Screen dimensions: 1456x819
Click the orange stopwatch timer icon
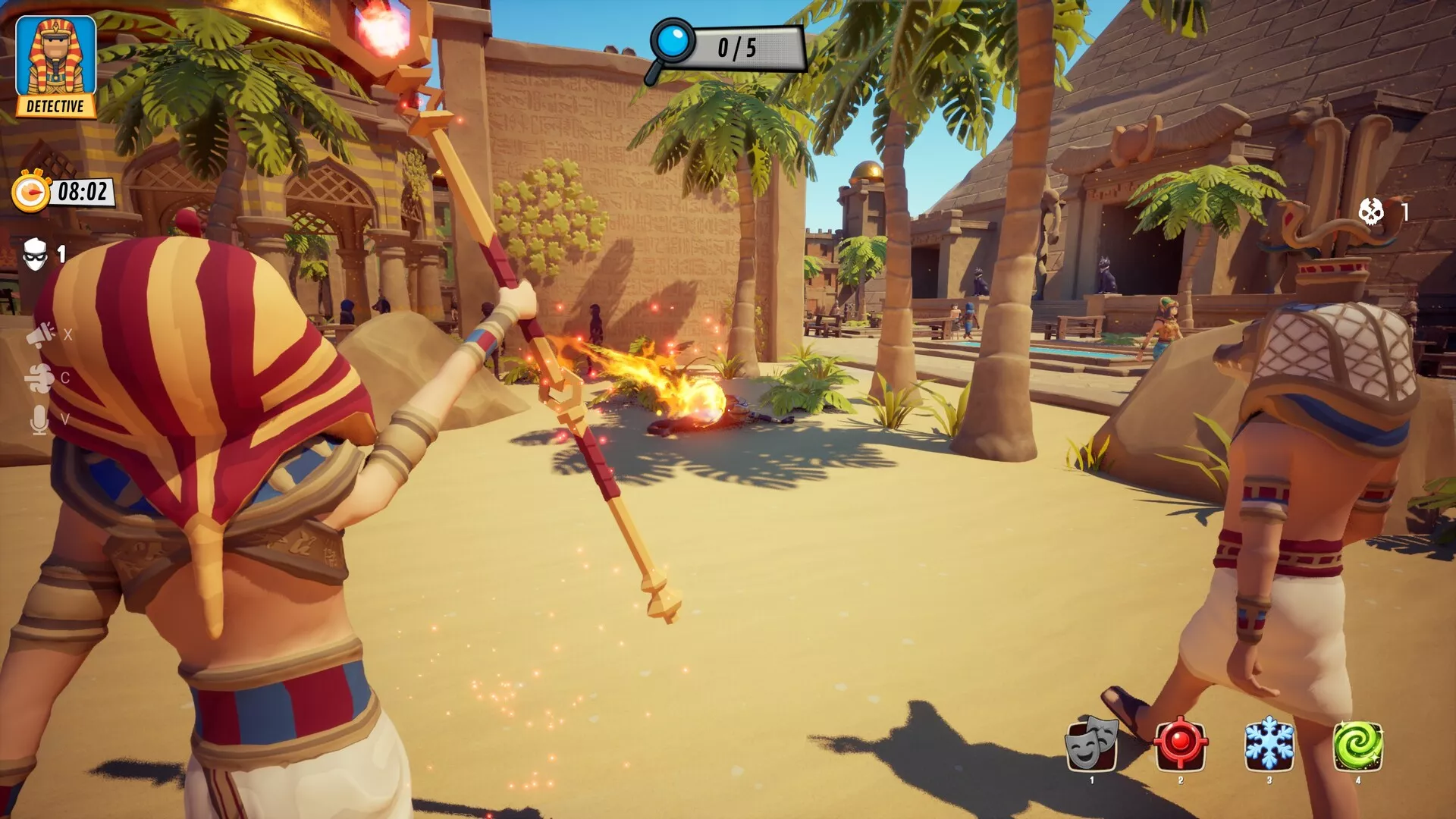coord(30,192)
